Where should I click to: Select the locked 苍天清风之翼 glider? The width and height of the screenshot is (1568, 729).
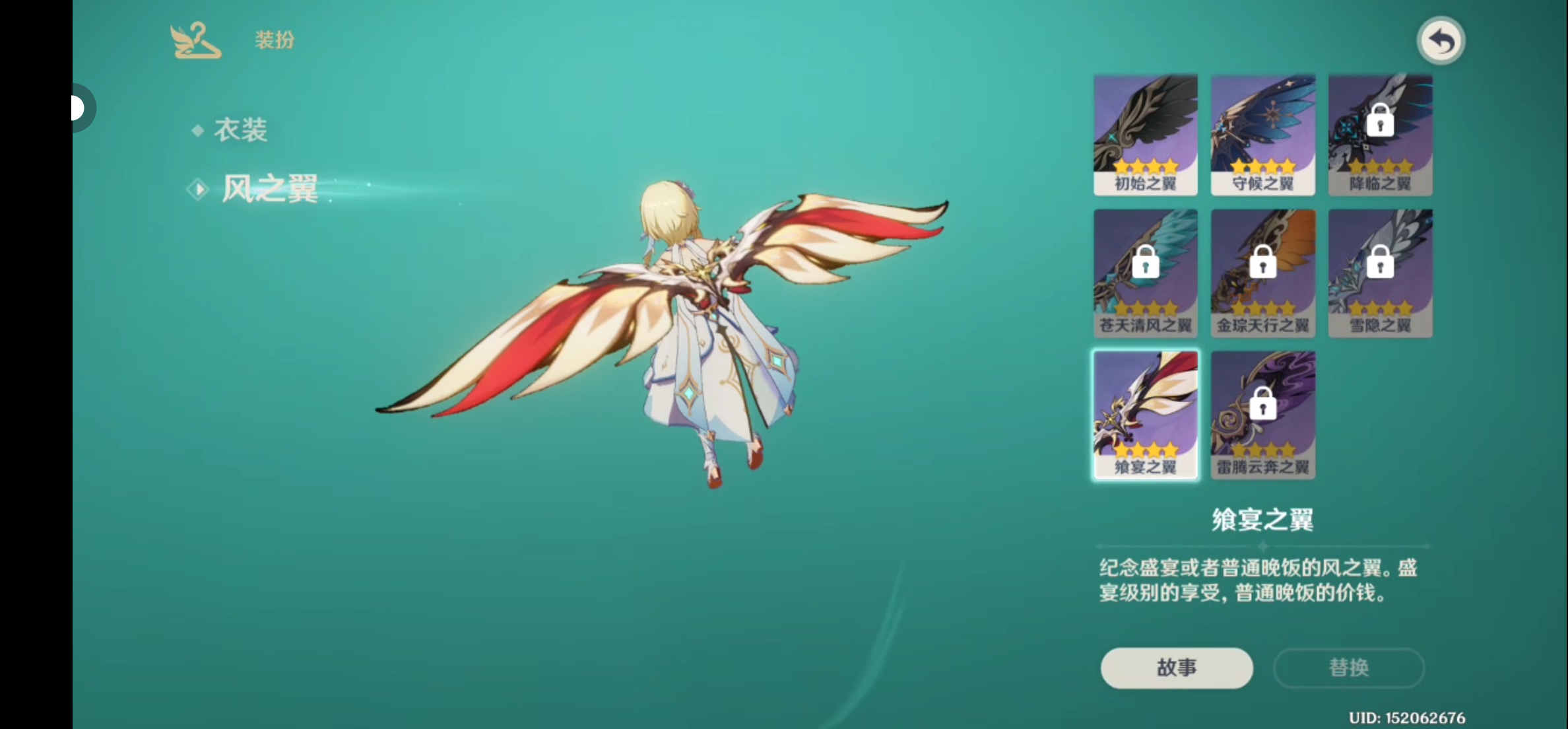[1145, 273]
